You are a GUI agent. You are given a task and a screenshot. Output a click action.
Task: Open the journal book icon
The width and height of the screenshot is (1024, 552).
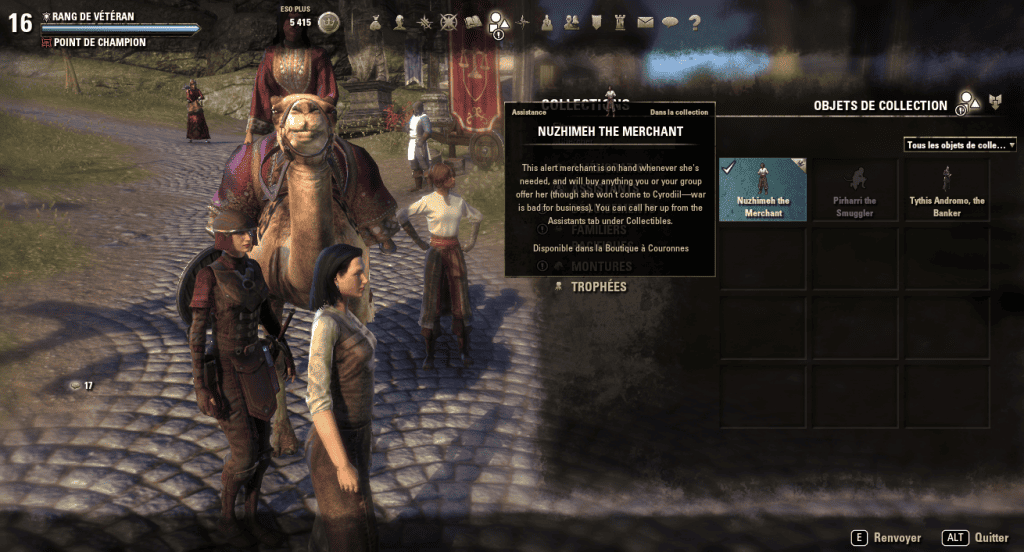(x=474, y=21)
